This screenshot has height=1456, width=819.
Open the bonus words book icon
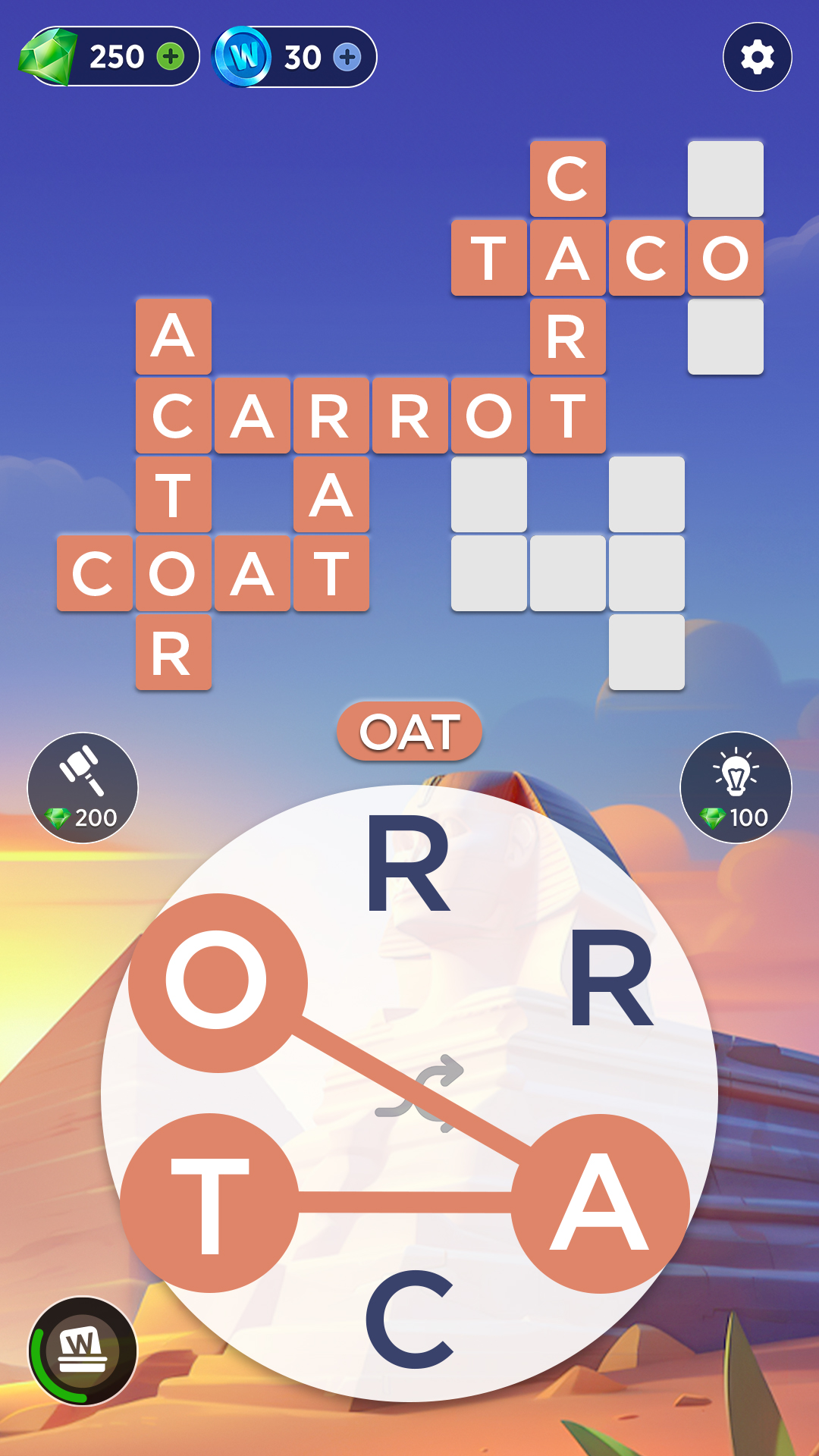(83, 1351)
